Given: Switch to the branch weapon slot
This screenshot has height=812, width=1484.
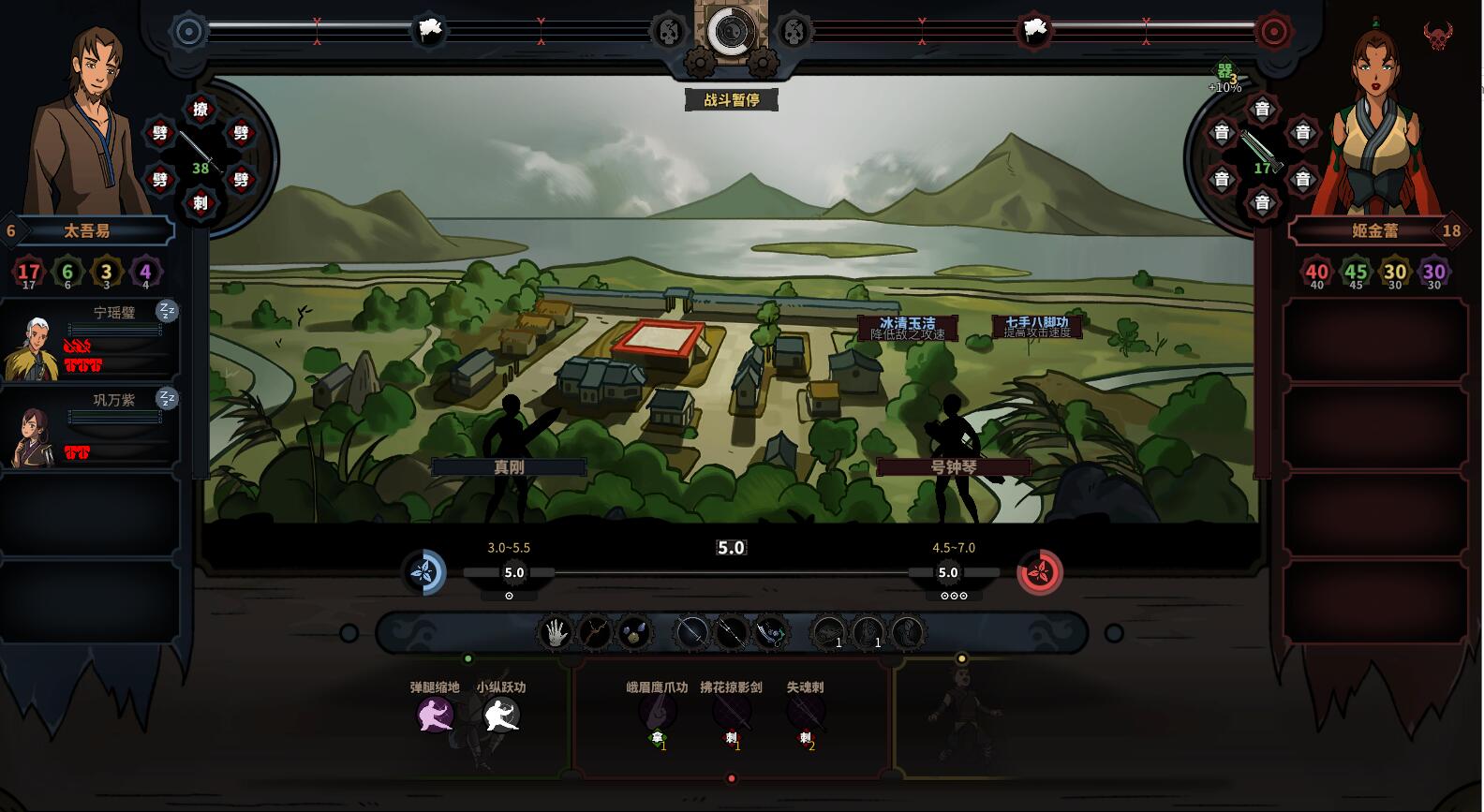Looking at the screenshot, I should click(595, 633).
